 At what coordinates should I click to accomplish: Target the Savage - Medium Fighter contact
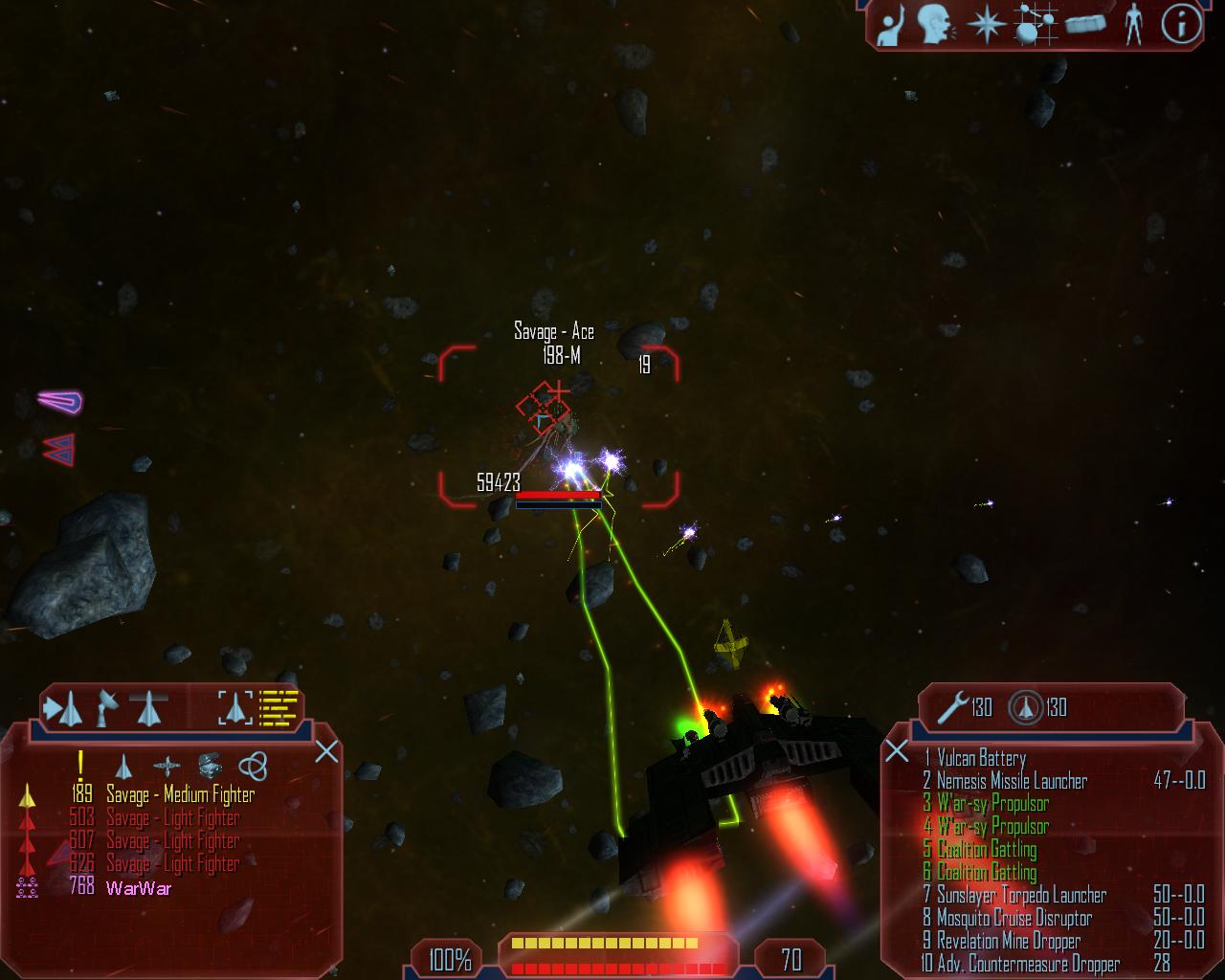coord(180,795)
